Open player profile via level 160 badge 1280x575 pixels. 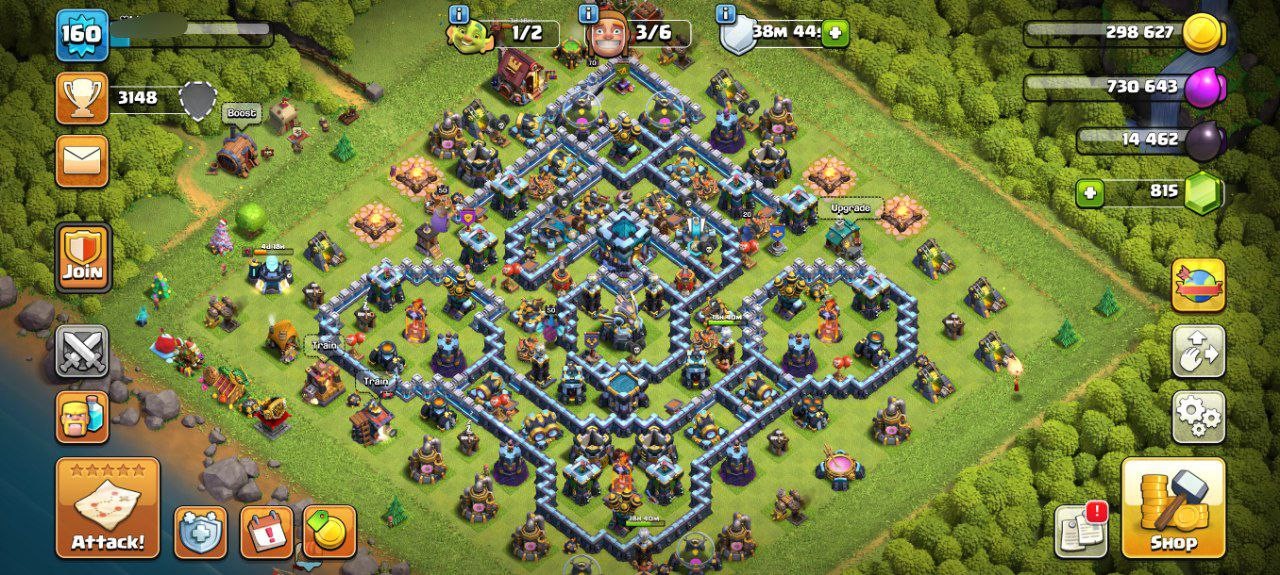coord(81,35)
